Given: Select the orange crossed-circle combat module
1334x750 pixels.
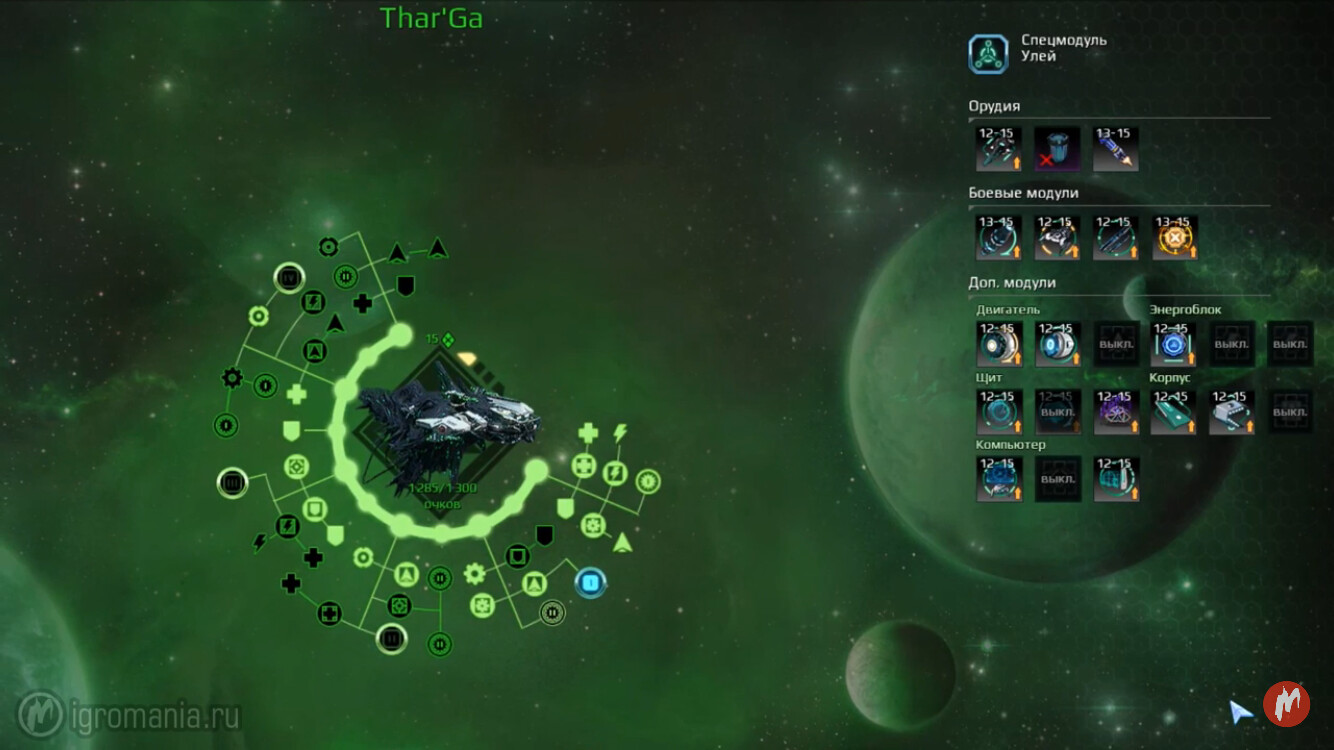Looking at the screenshot, I should pyautogui.click(x=1174, y=238).
